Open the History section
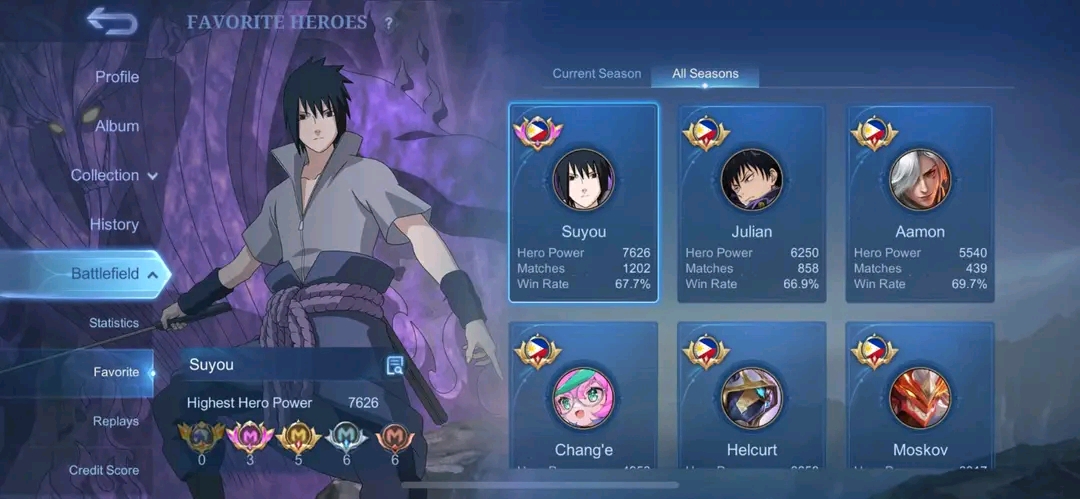1080x499 pixels. tap(114, 224)
